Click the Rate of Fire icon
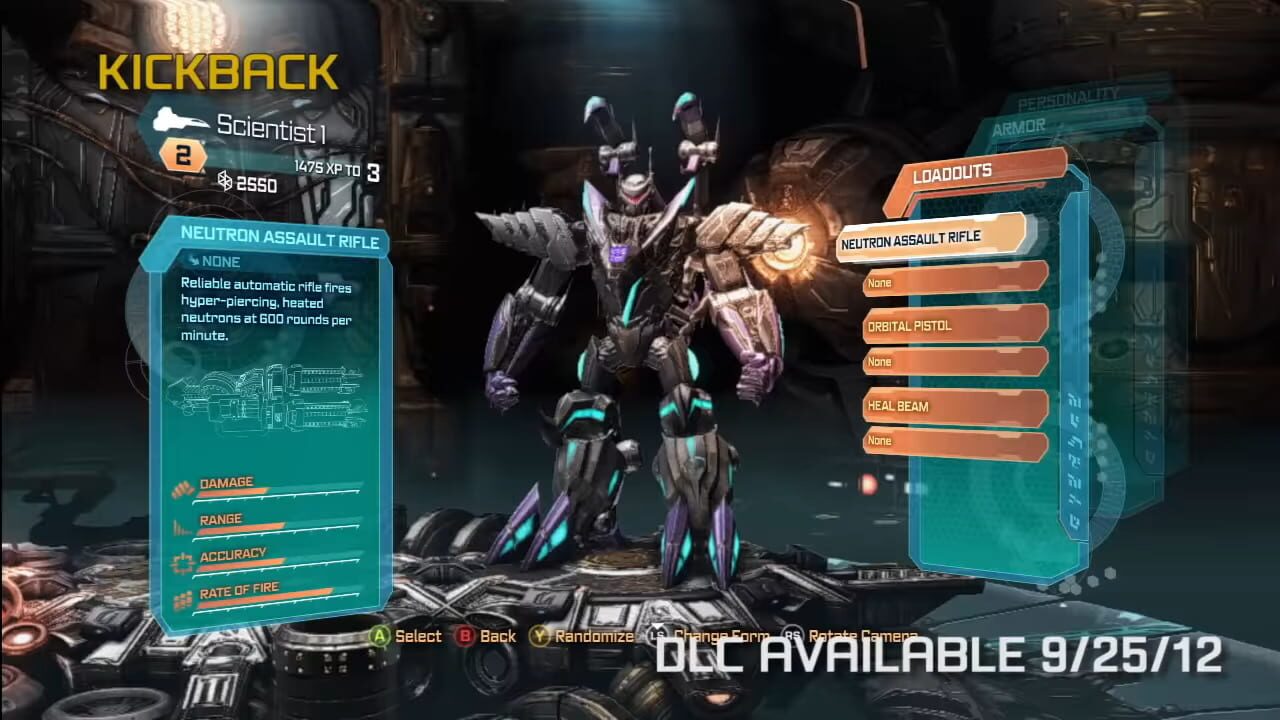The width and height of the screenshot is (1280, 720). click(182, 596)
